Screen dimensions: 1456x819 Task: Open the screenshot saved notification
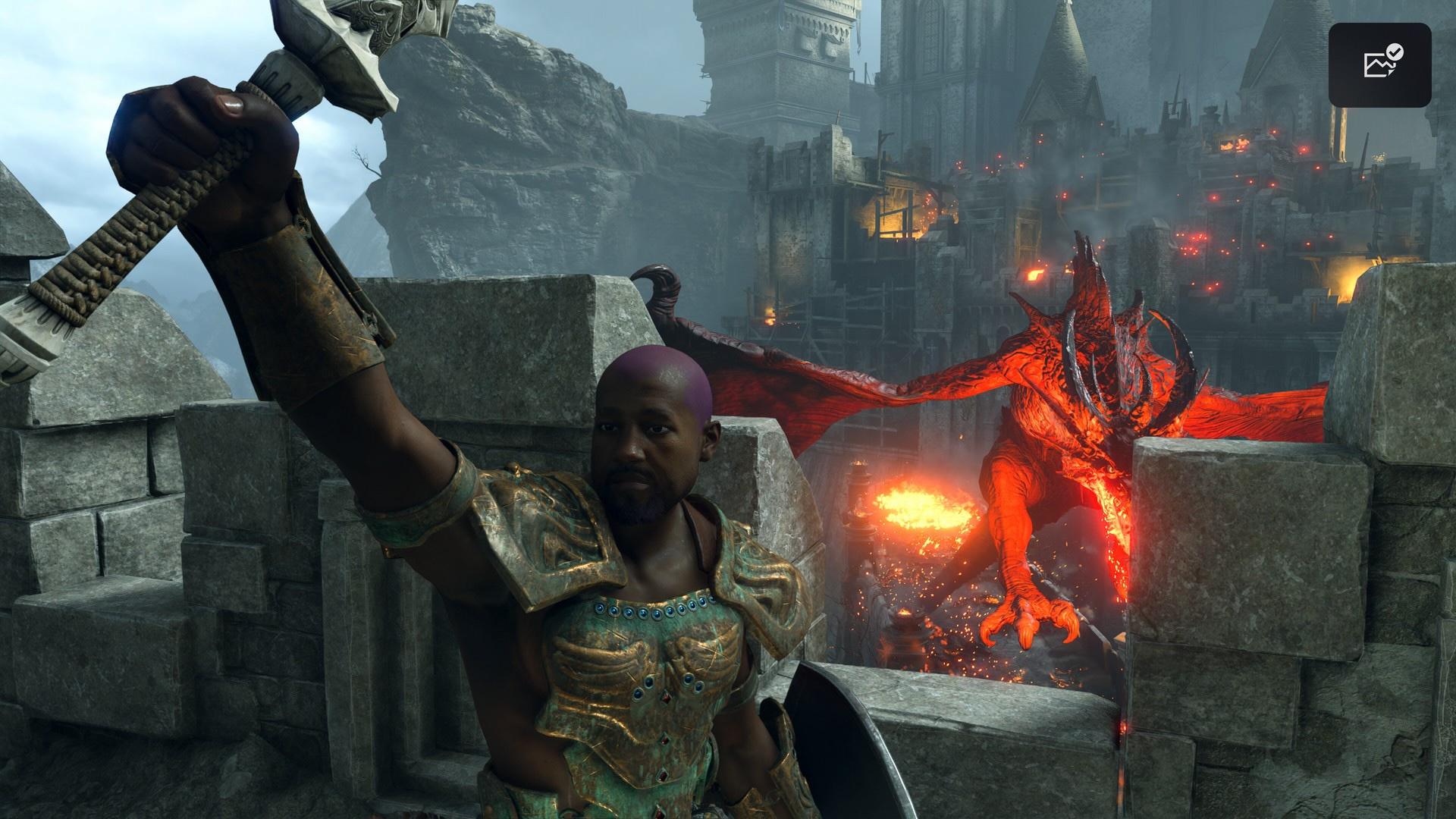pos(1379,64)
